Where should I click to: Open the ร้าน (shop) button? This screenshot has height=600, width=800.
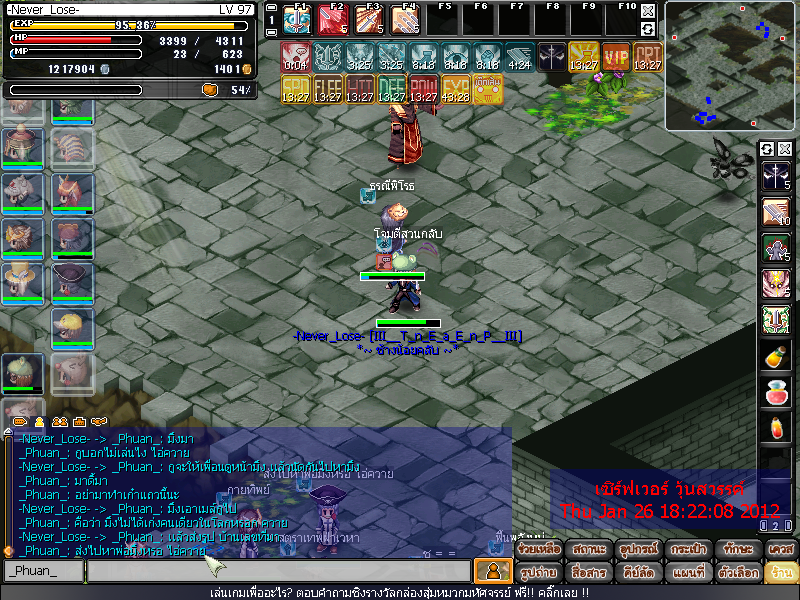pos(781,573)
